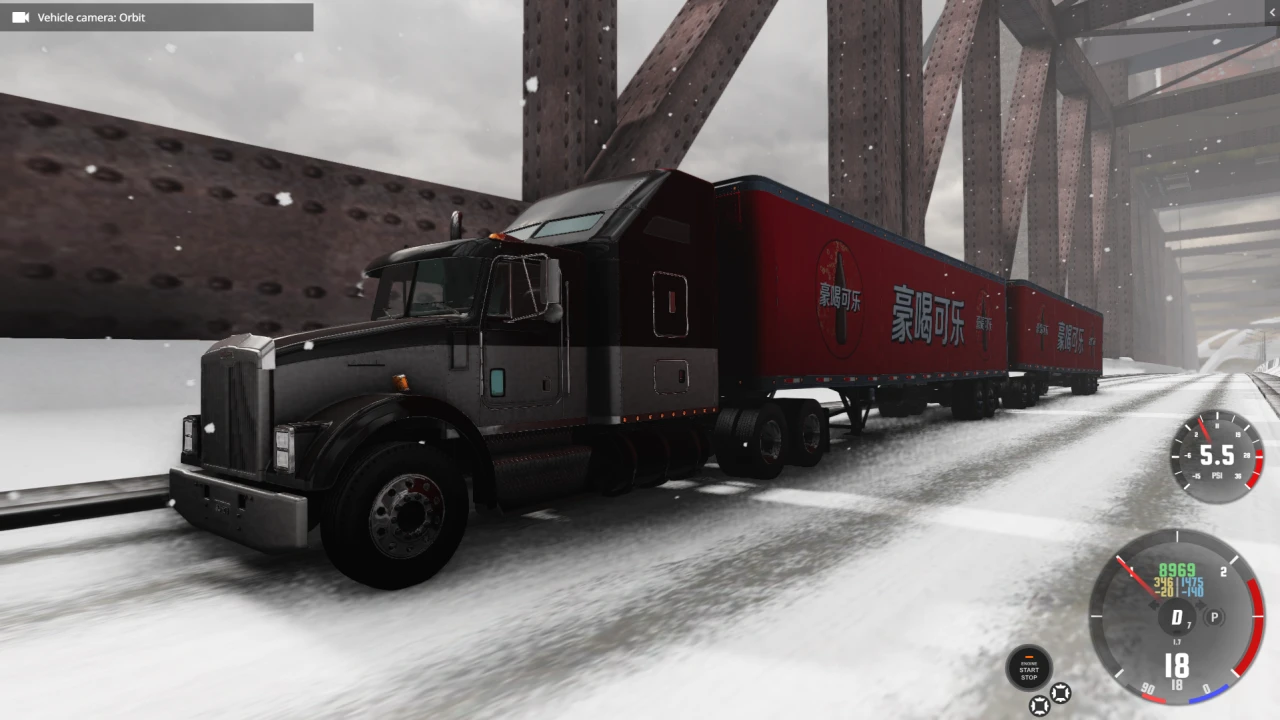Click the red needle on the boost gauge
This screenshot has width=1280, height=720.
tap(1205, 428)
